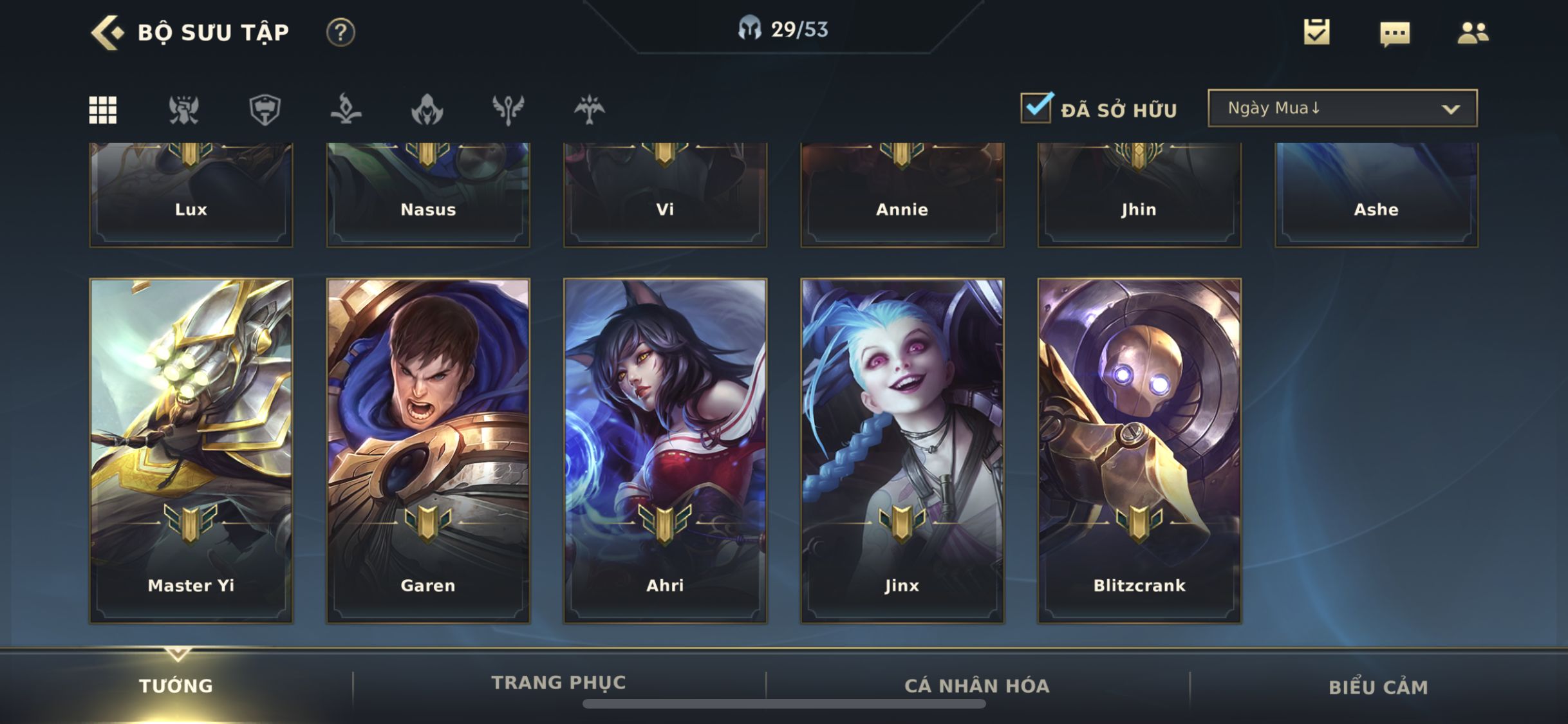Viewport: 1568px width, 724px height.
Task: Switch to the Biểu Cảm tab
Action: click(1378, 687)
